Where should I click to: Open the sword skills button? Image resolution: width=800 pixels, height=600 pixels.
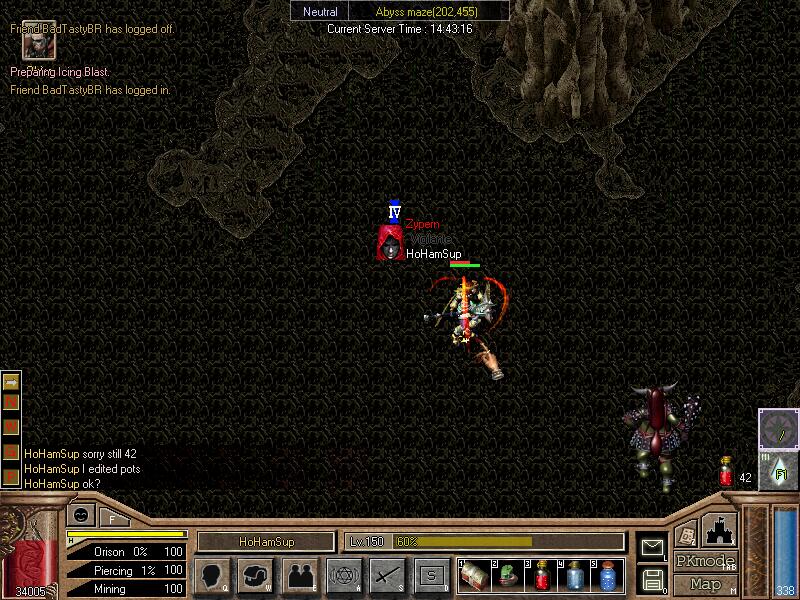tap(387, 575)
